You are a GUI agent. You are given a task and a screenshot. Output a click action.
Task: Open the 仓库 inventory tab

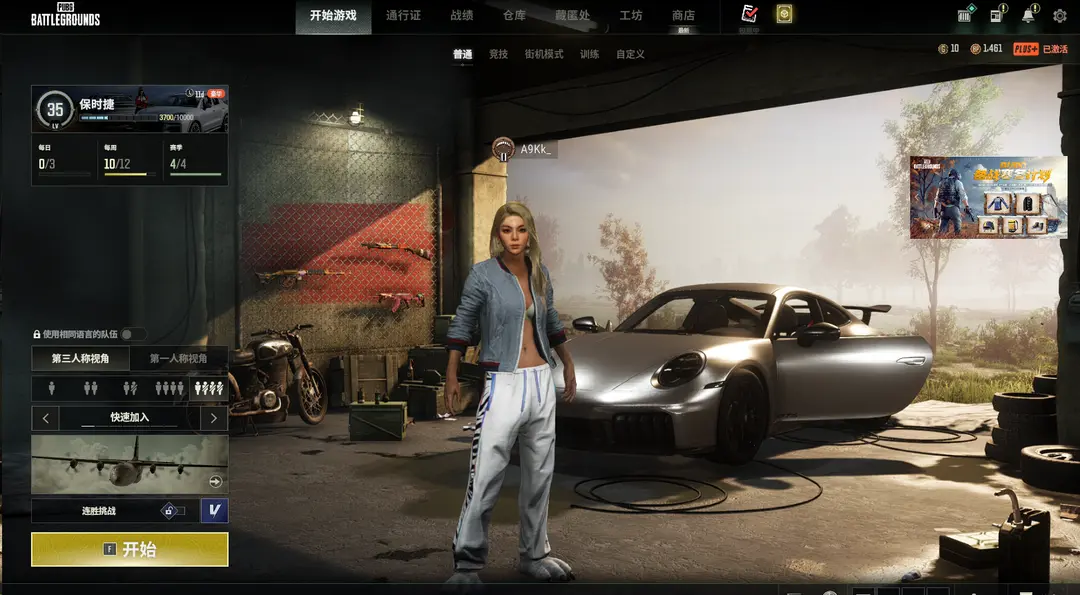coord(514,15)
